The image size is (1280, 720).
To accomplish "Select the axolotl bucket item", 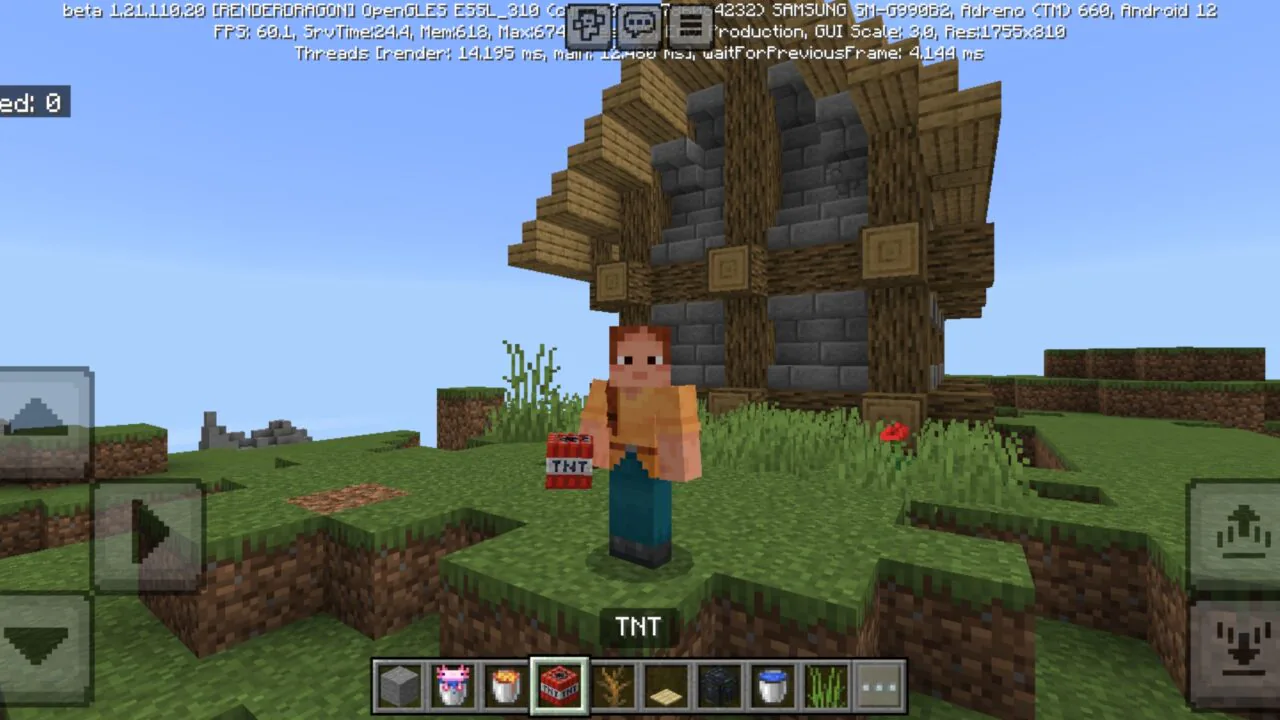I will point(453,685).
